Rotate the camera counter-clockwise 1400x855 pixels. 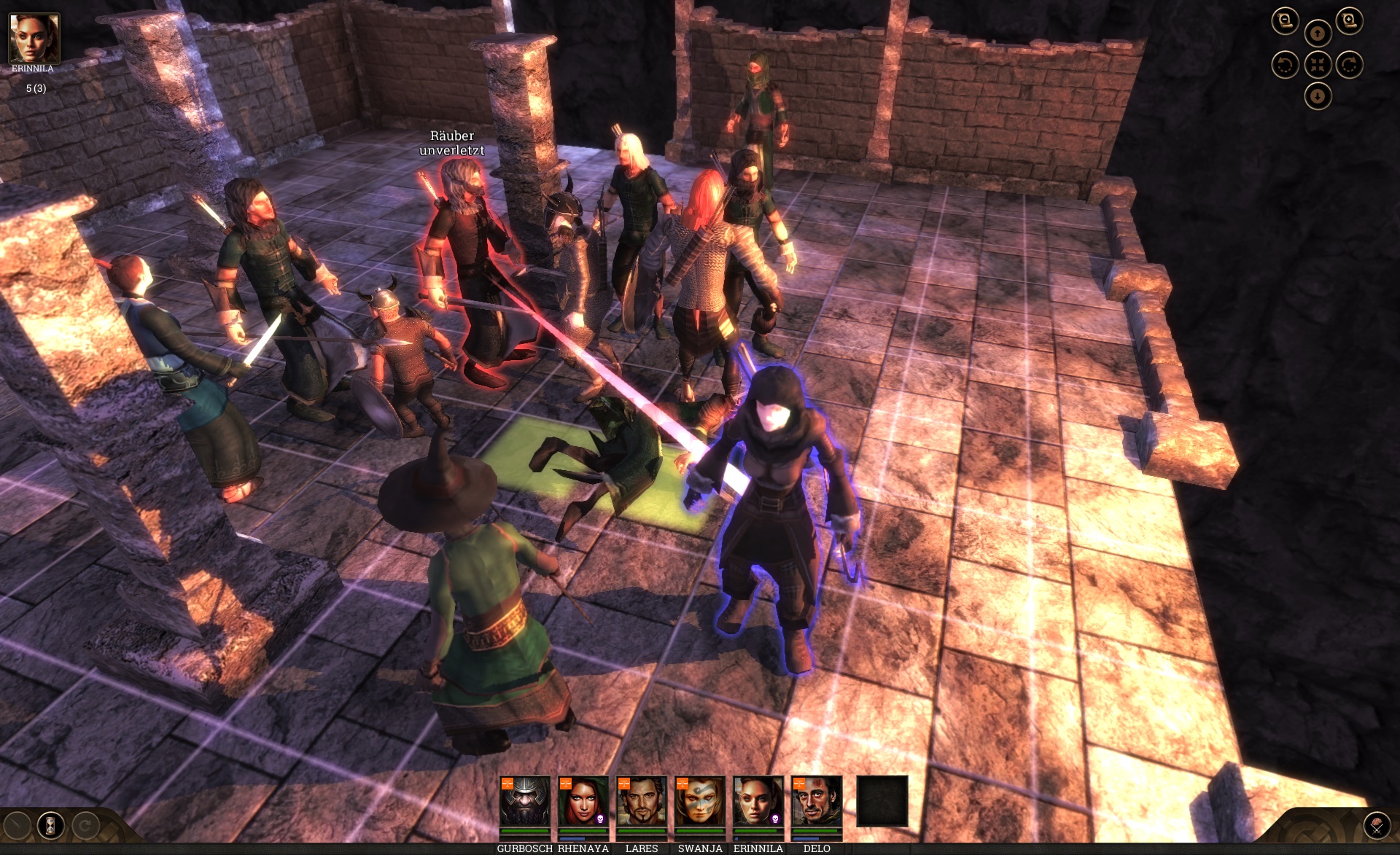[1285, 65]
